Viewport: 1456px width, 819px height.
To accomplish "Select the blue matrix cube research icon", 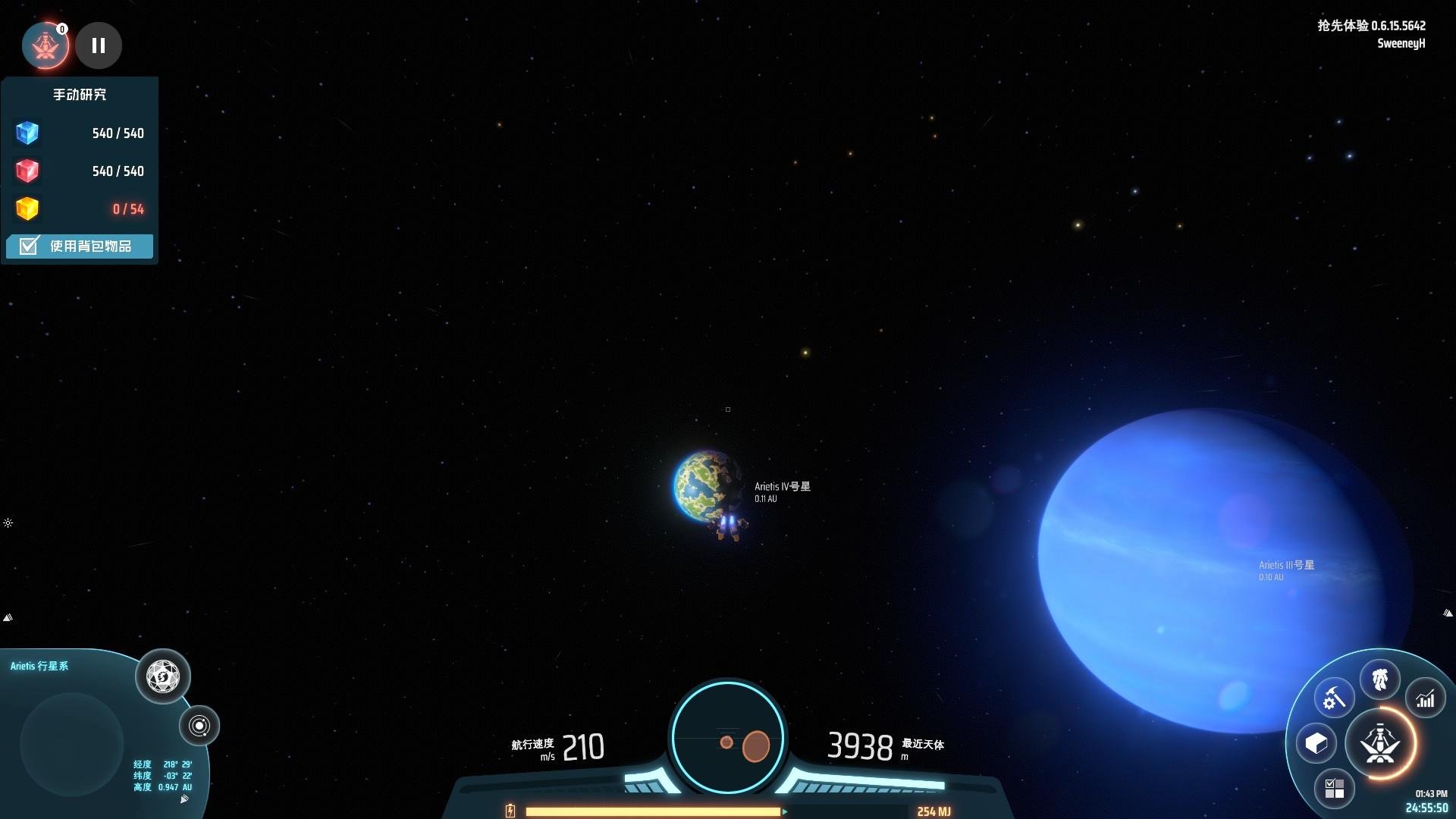I will [27, 133].
